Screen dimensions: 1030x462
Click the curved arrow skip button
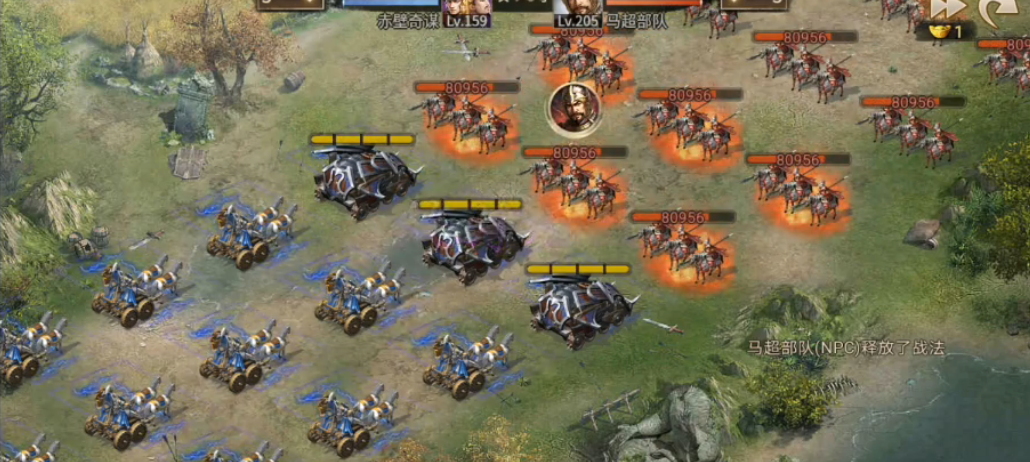(991, 10)
